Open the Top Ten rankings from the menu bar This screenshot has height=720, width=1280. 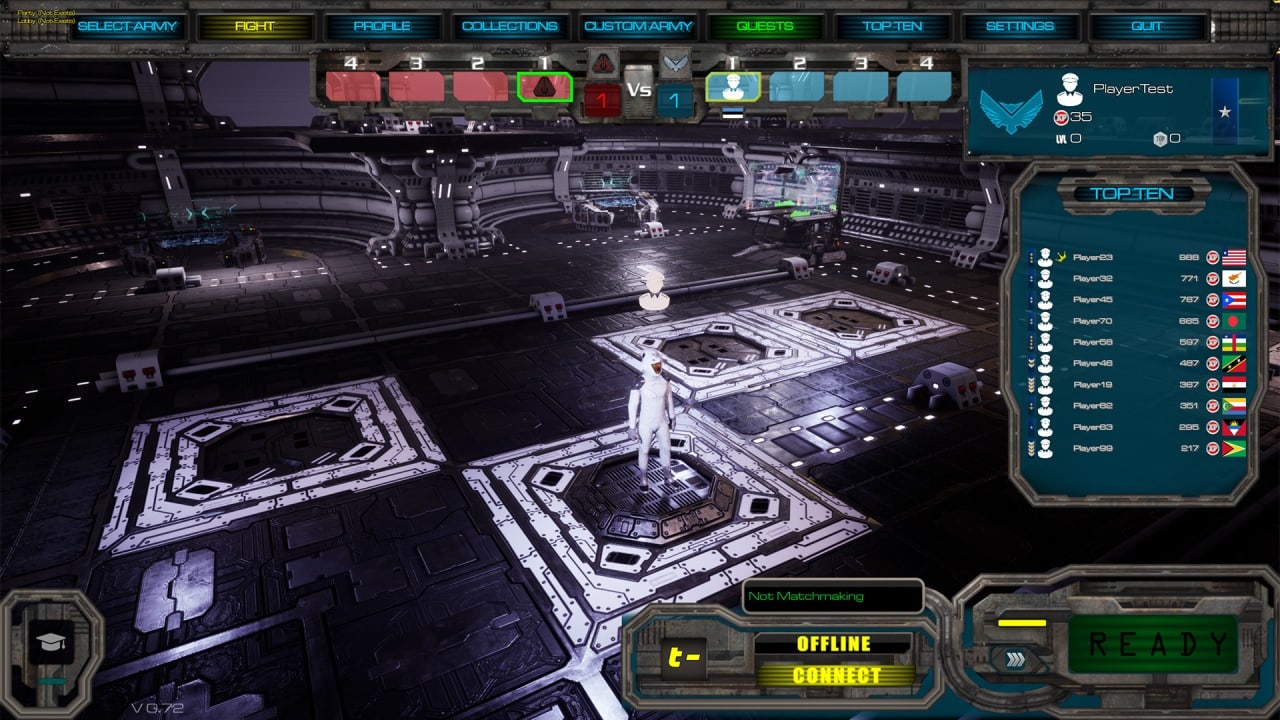point(893,26)
